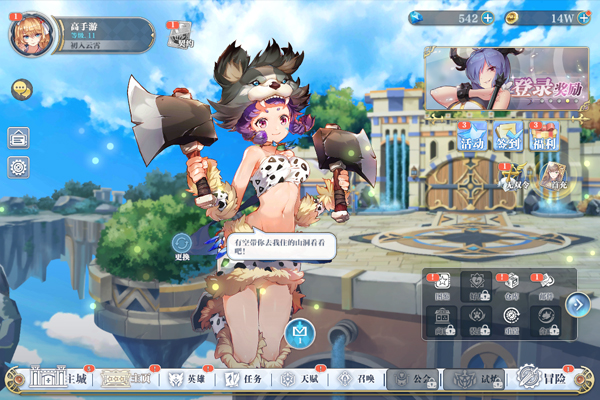
Task: Open the 登录奖励 login reward banner
Action: point(506,79)
